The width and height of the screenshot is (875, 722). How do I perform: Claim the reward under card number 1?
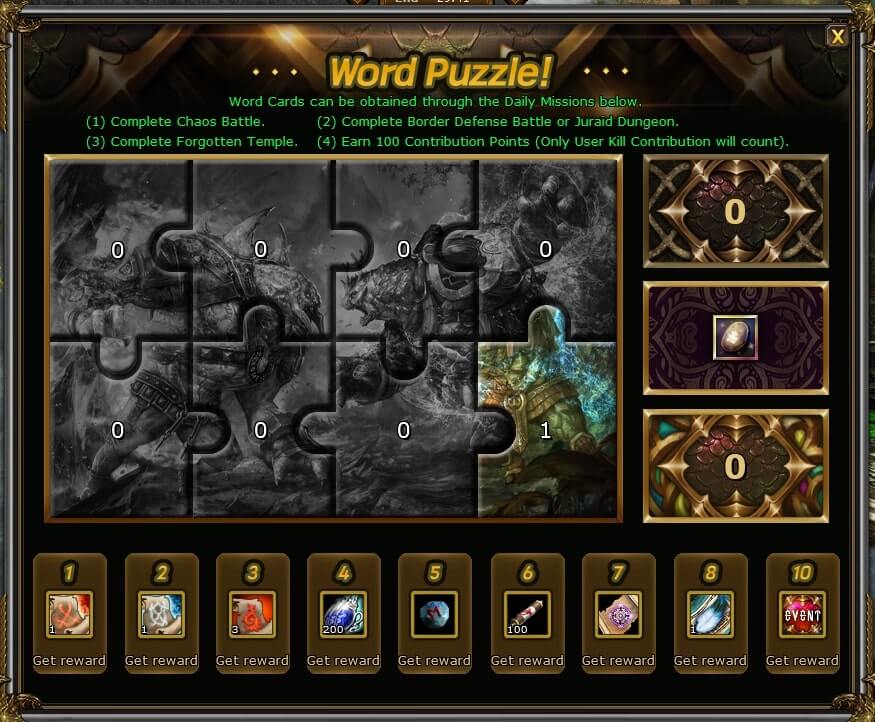(x=69, y=660)
